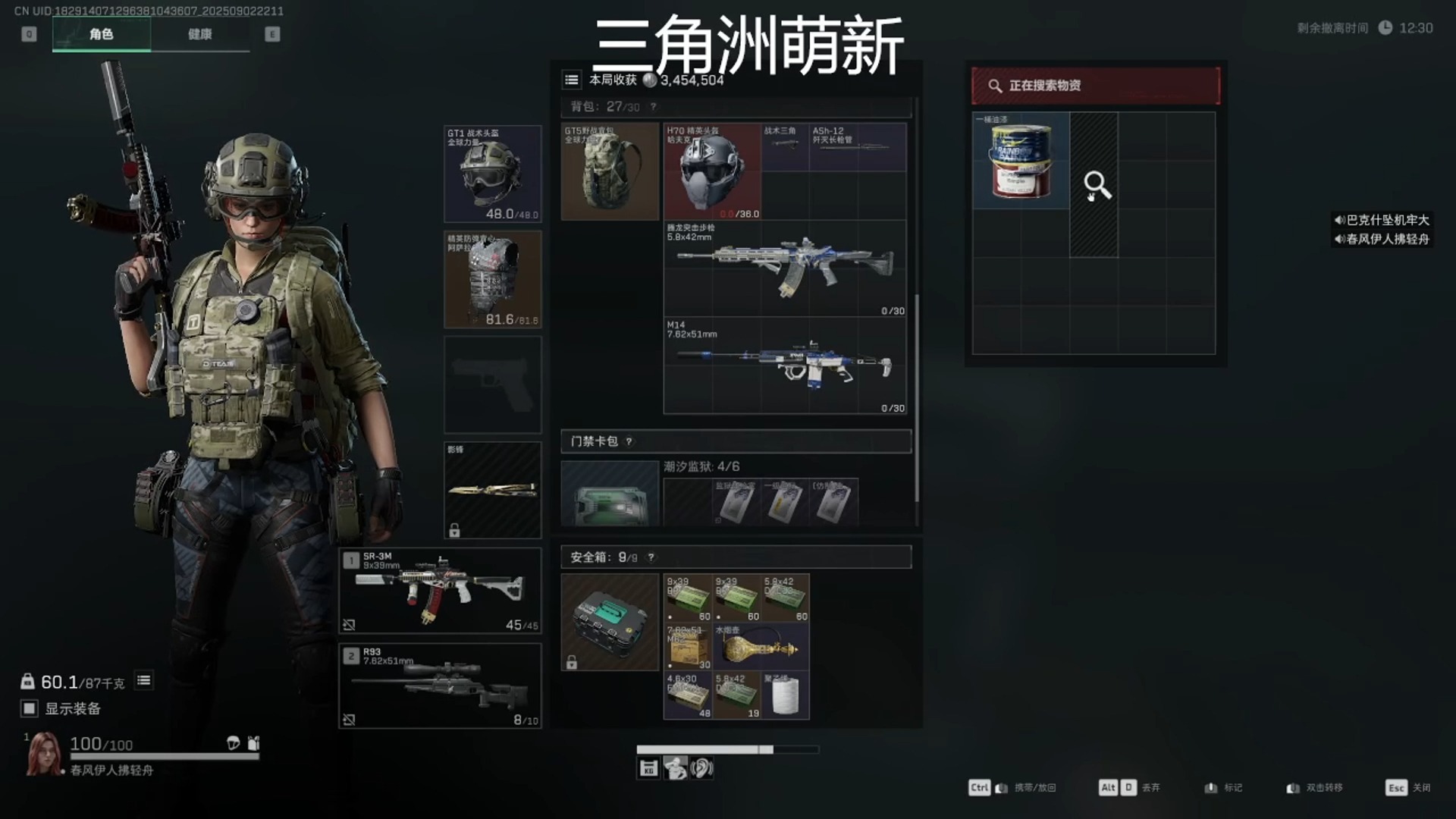
Task: Toggle the 显示装备 checkbox
Action: [x=30, y=708]
